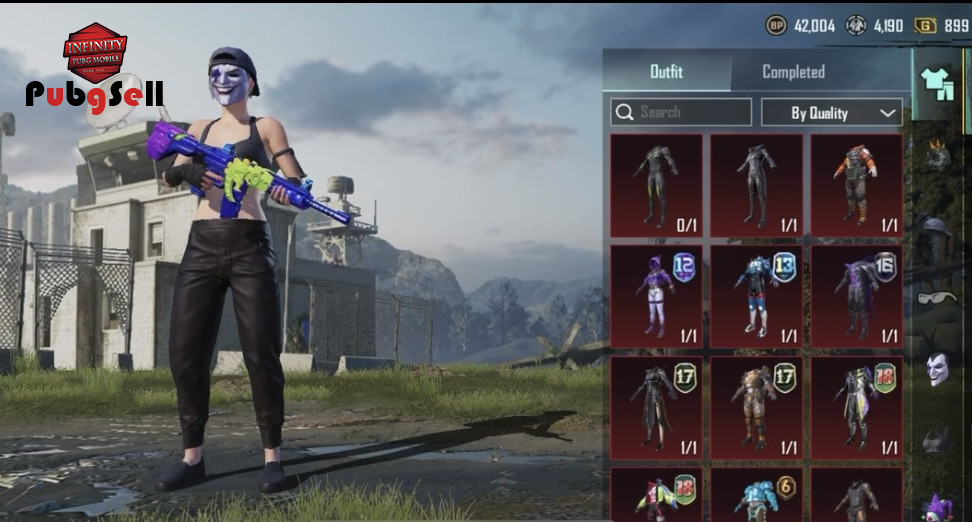Viewport: 972px width, 522px height.
Task: Click the BP currency icon
Action: (776, 25)
